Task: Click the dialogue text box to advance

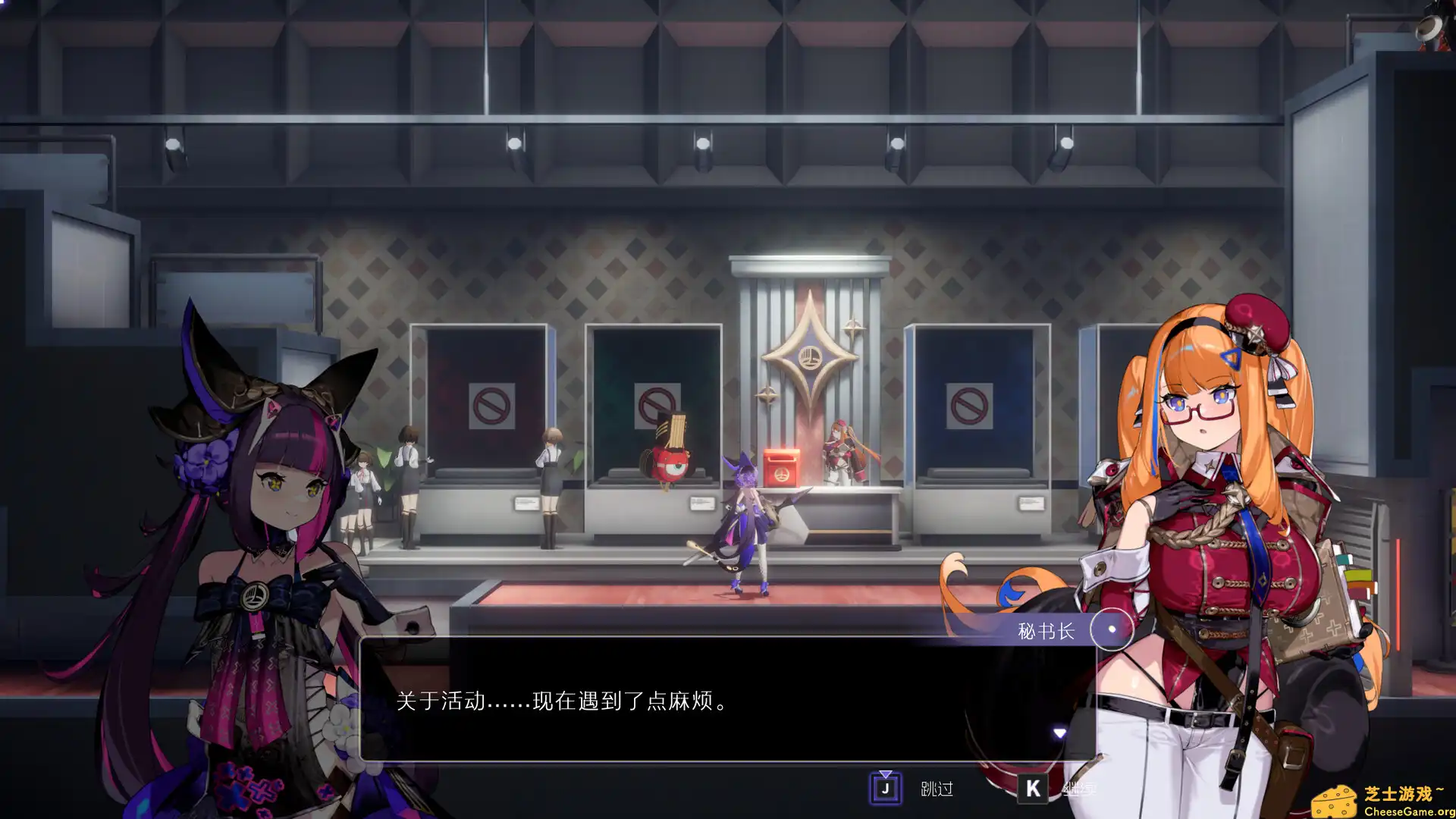Action: tap(728, 704)
